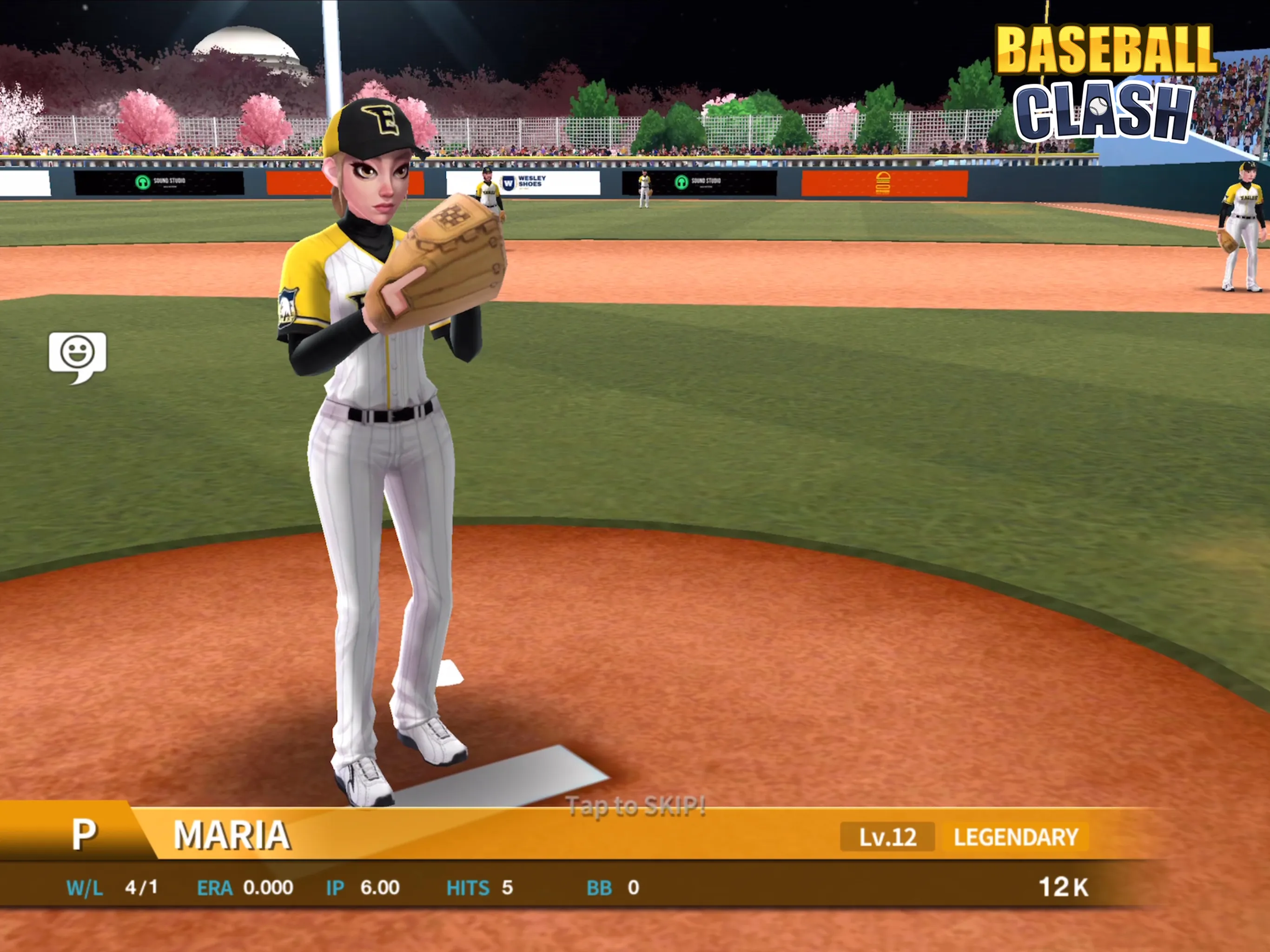Open the Lv.12 level badge
Viewport: 1270px width, 952px height.
pos(887,838)
